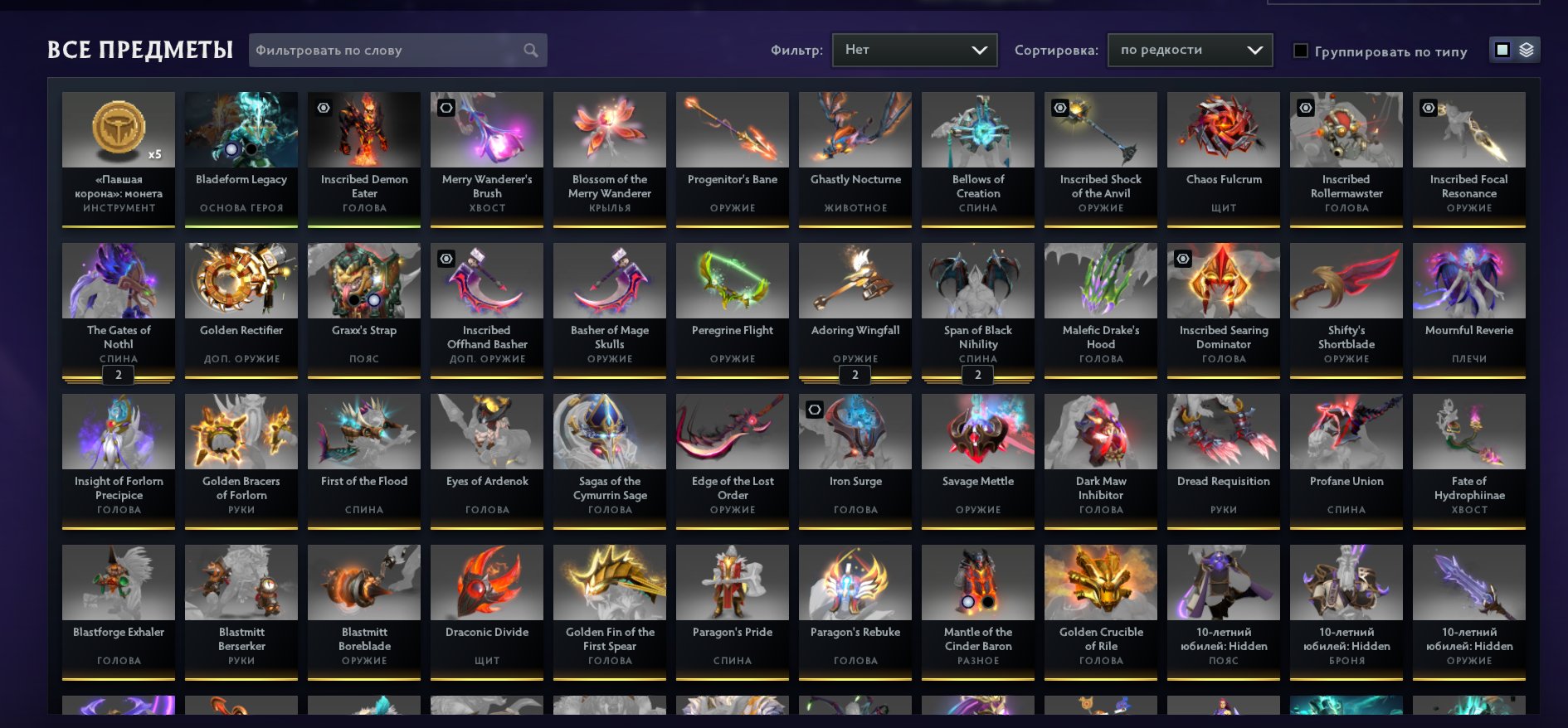Select the Chaos Fulcrum item thumbnail

1223,129
